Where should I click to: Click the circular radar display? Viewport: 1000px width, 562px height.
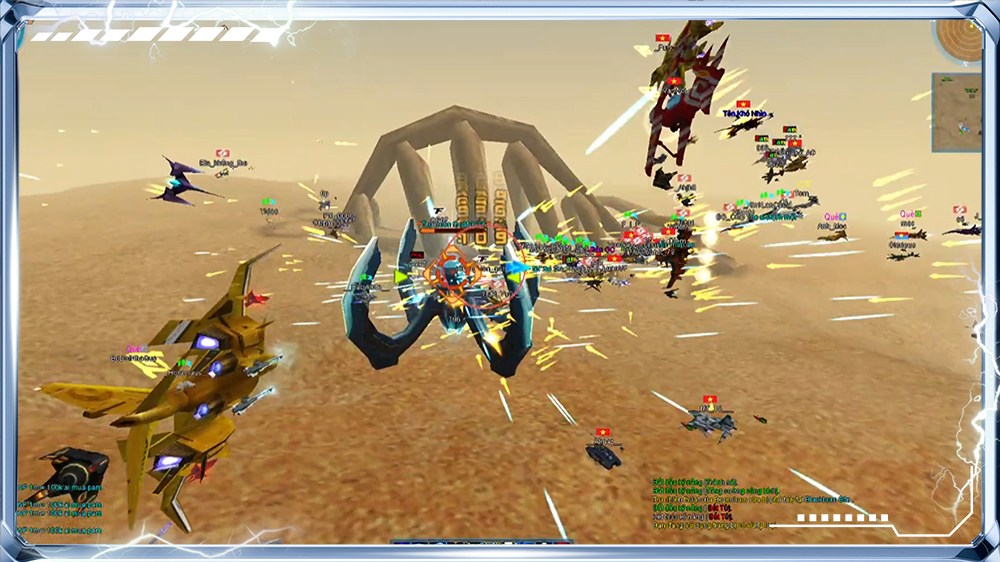(959, 40)
